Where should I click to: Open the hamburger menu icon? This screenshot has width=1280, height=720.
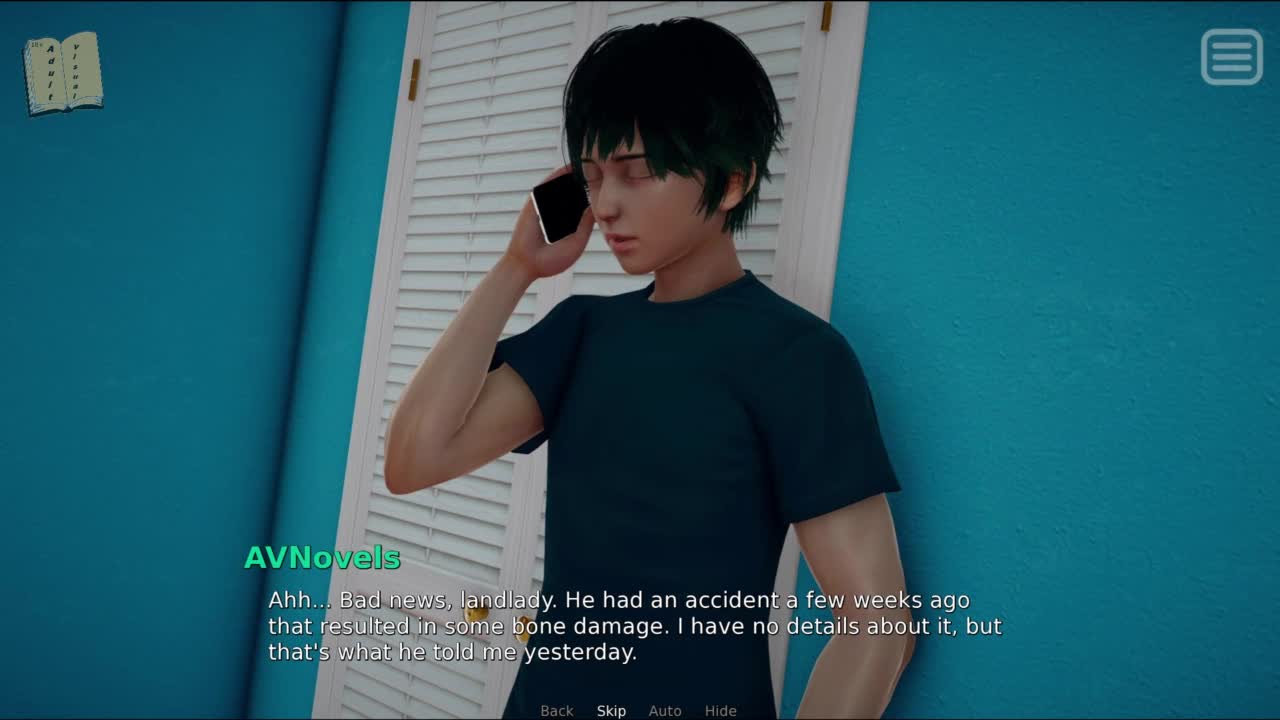(1231, 57)
